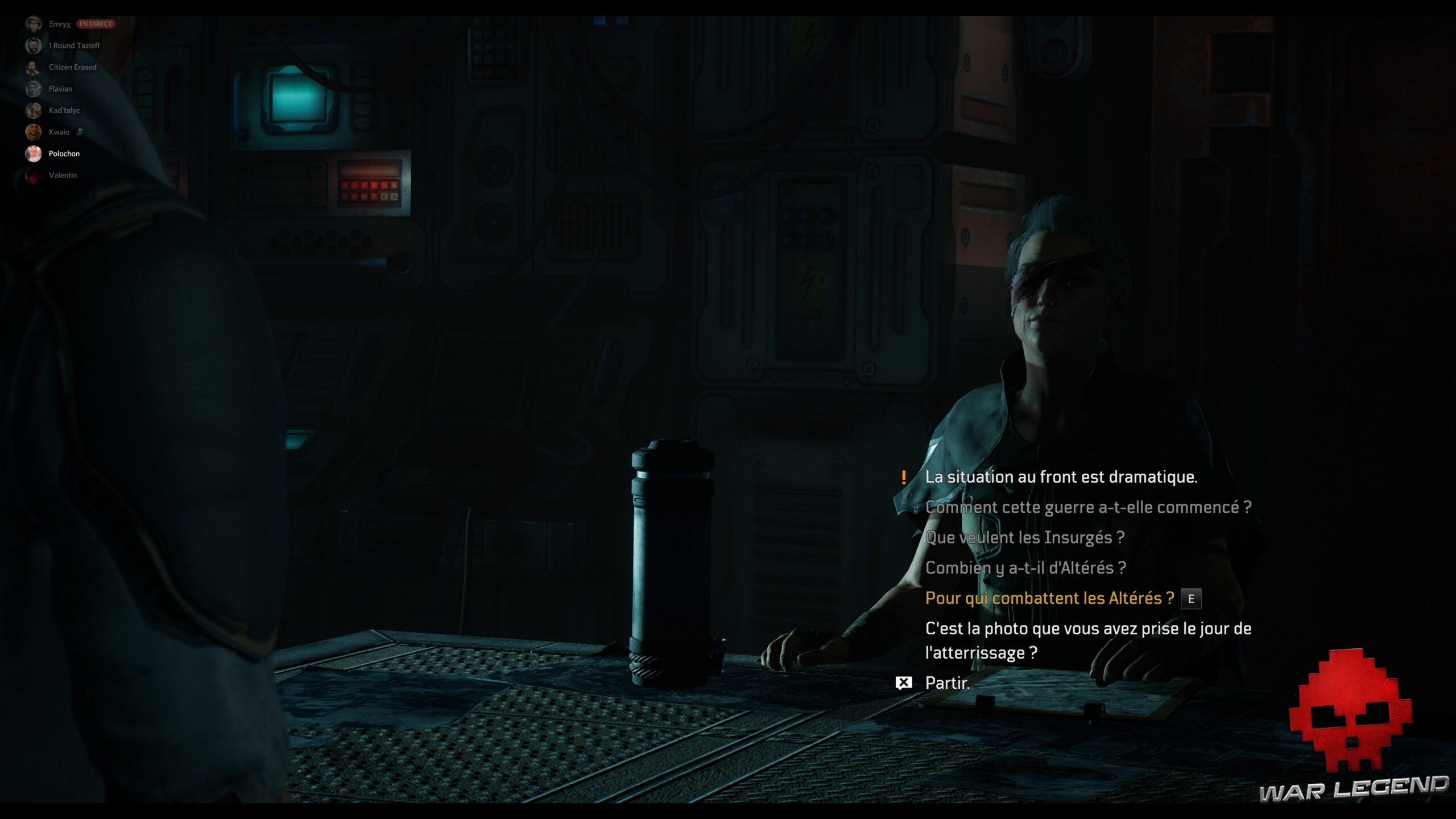Leave the conversation with "Partir."
The height and width of the screenshot is (819, 1456).
[x=947, y=683]
